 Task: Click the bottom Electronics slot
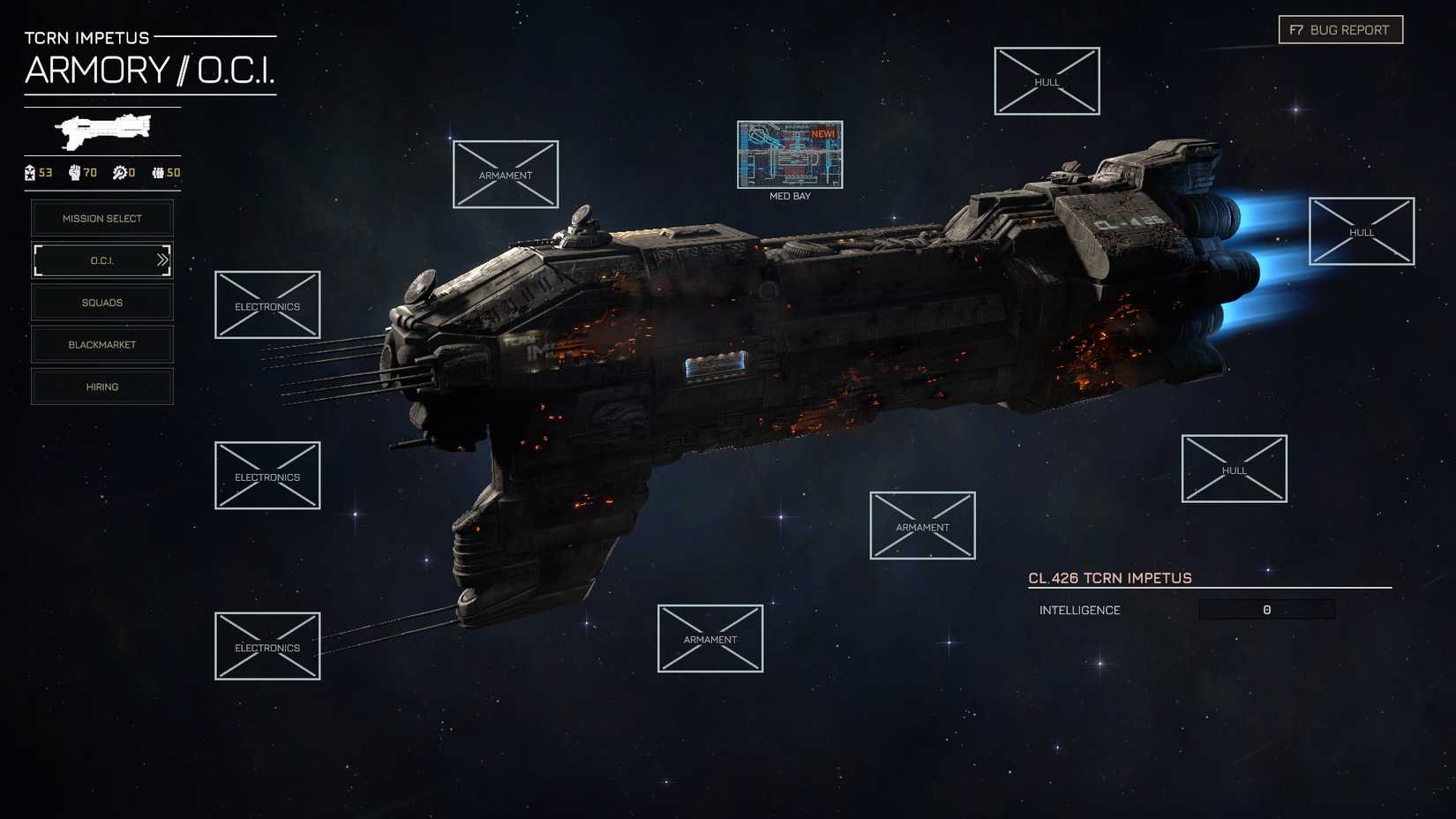[x=266, y=646]
